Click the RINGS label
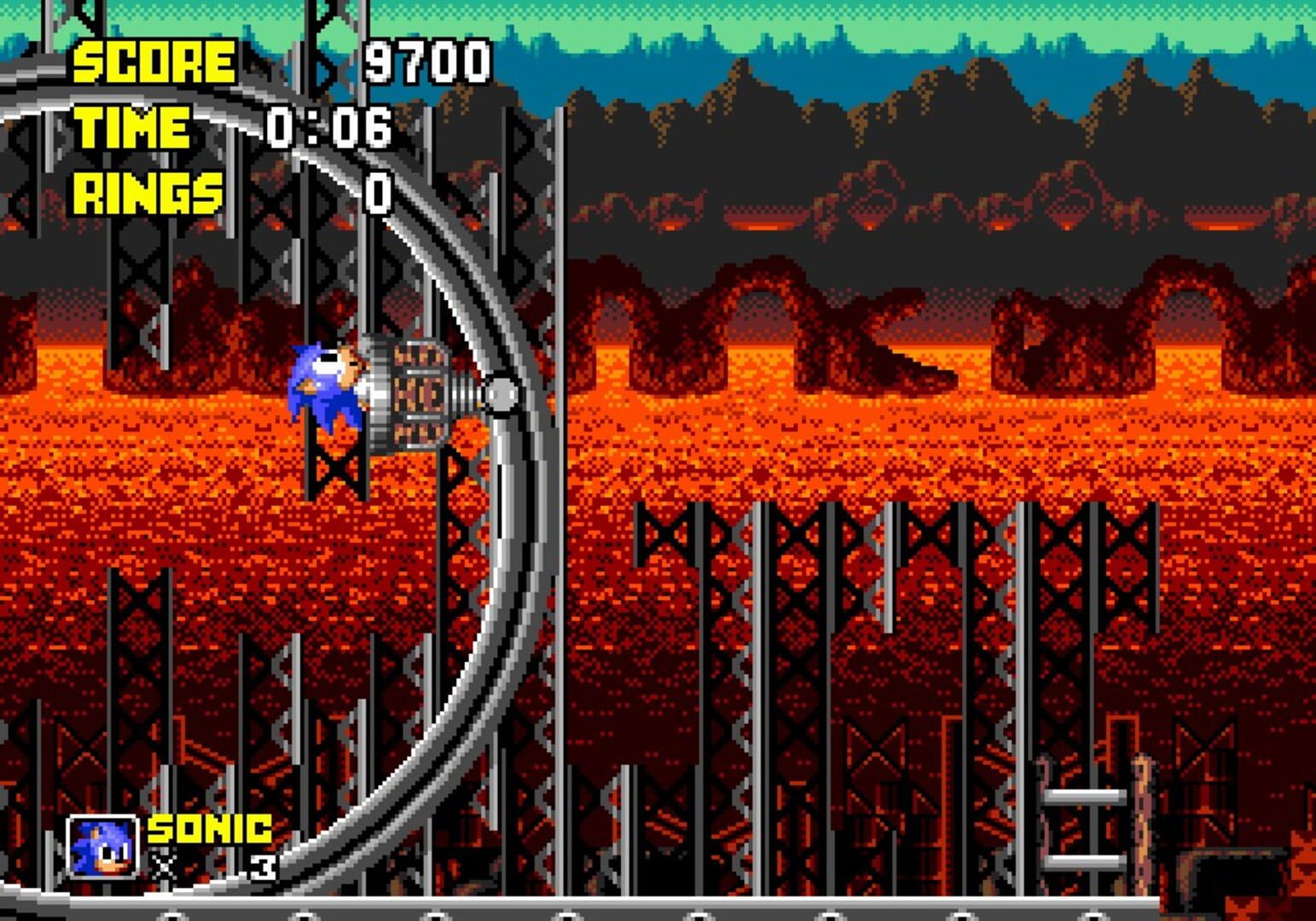Screen dimensions: 1316x921 [x=145, y=192]
